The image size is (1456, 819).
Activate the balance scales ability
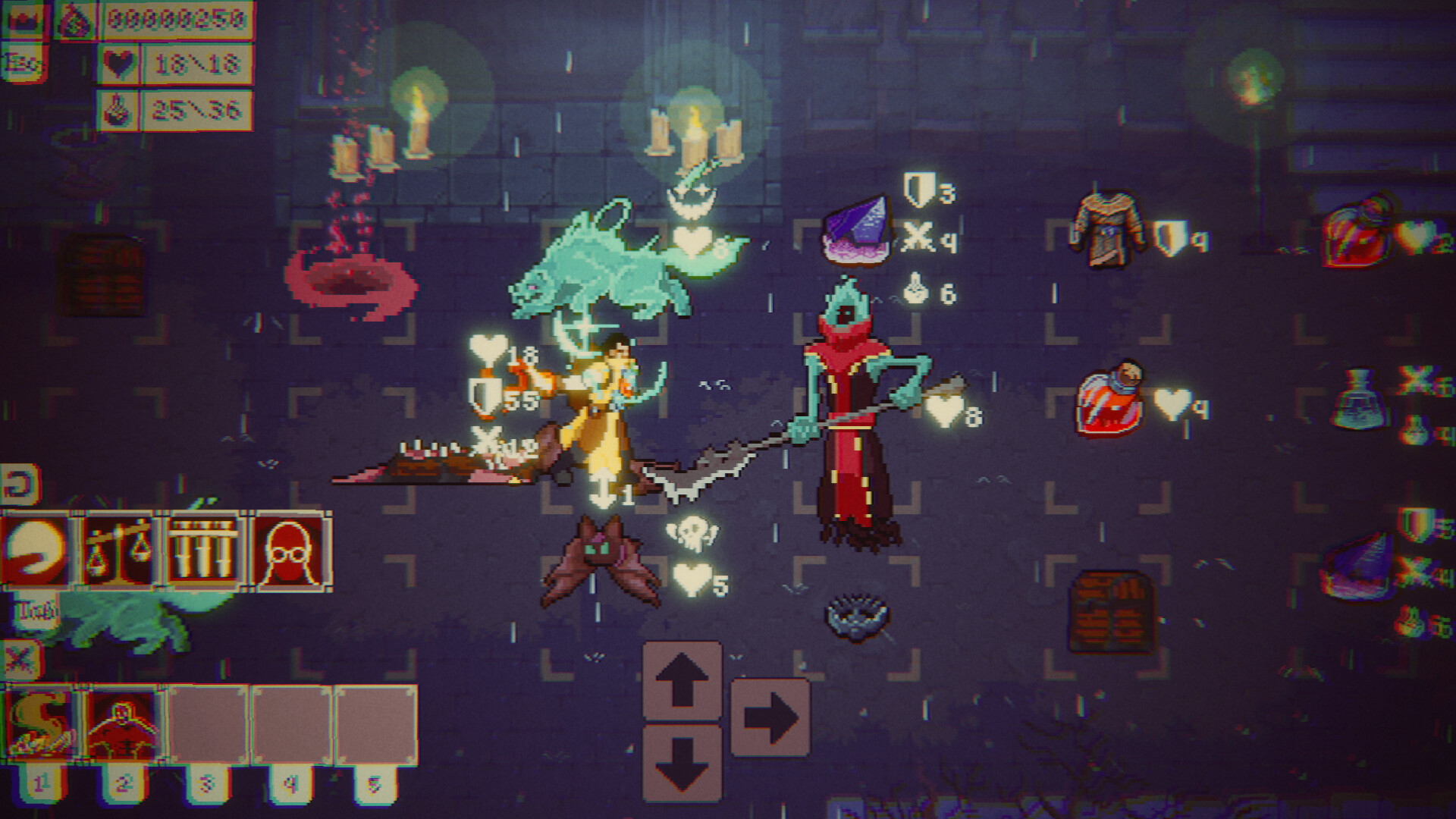[x=119, y=551]
